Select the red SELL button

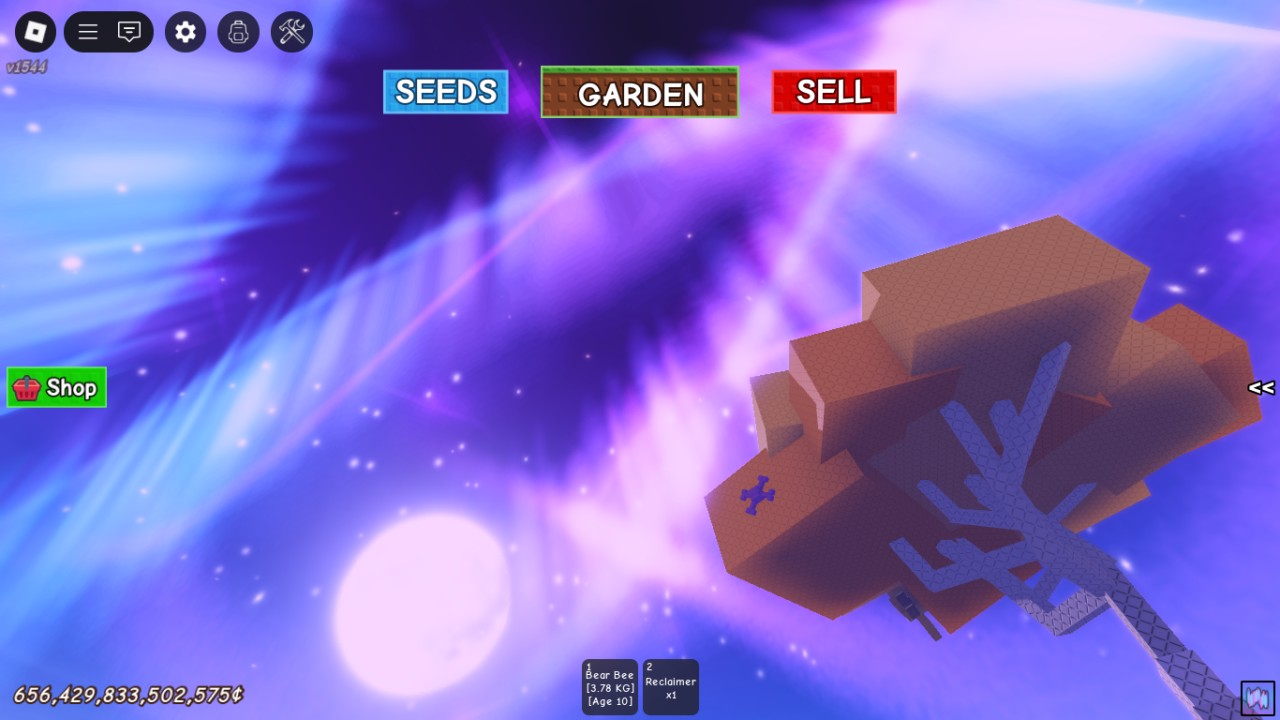[x=834, y=92]
